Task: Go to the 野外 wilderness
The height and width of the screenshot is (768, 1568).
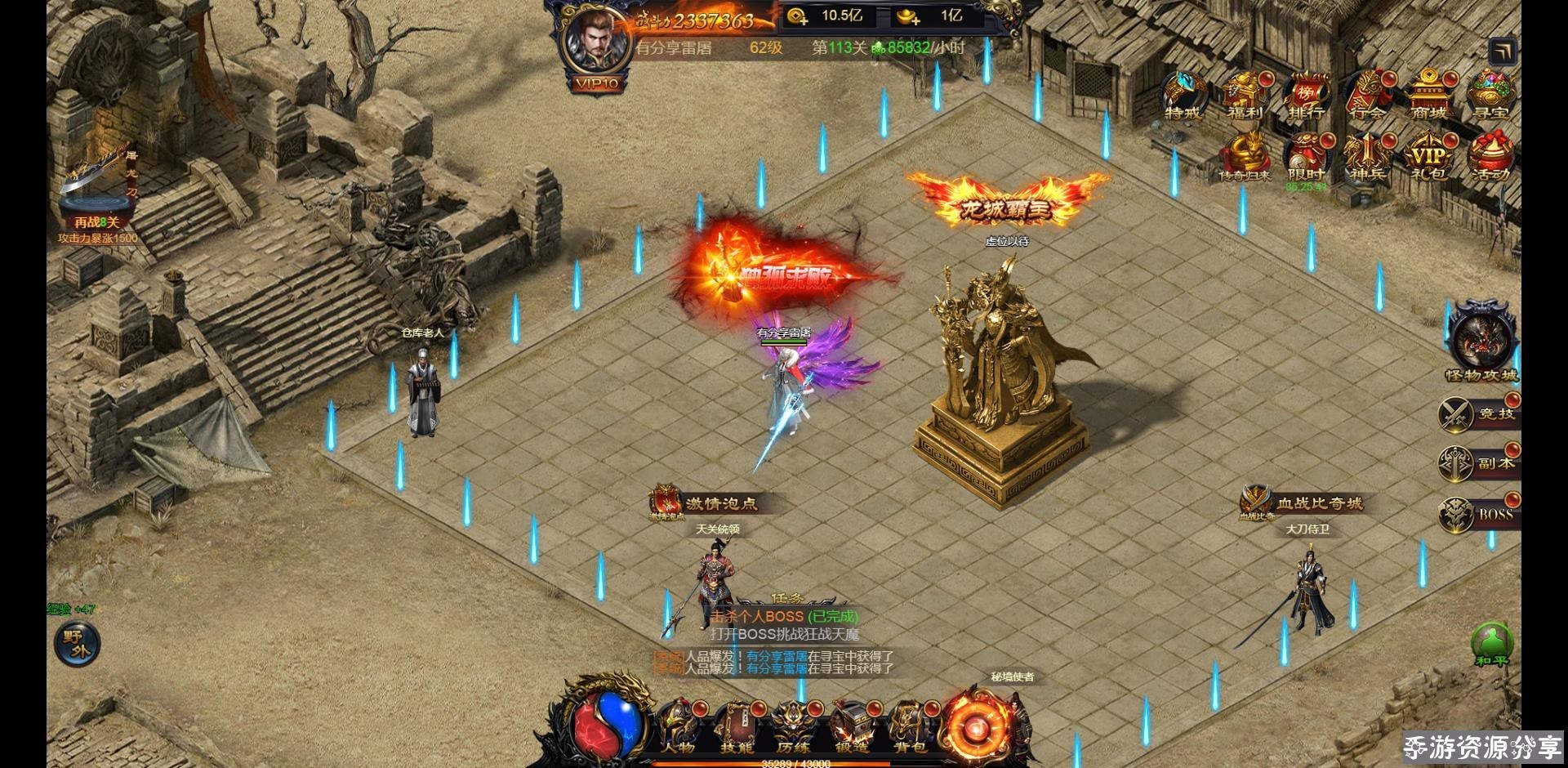Action: pyautogui.click(x=78, y=644)
